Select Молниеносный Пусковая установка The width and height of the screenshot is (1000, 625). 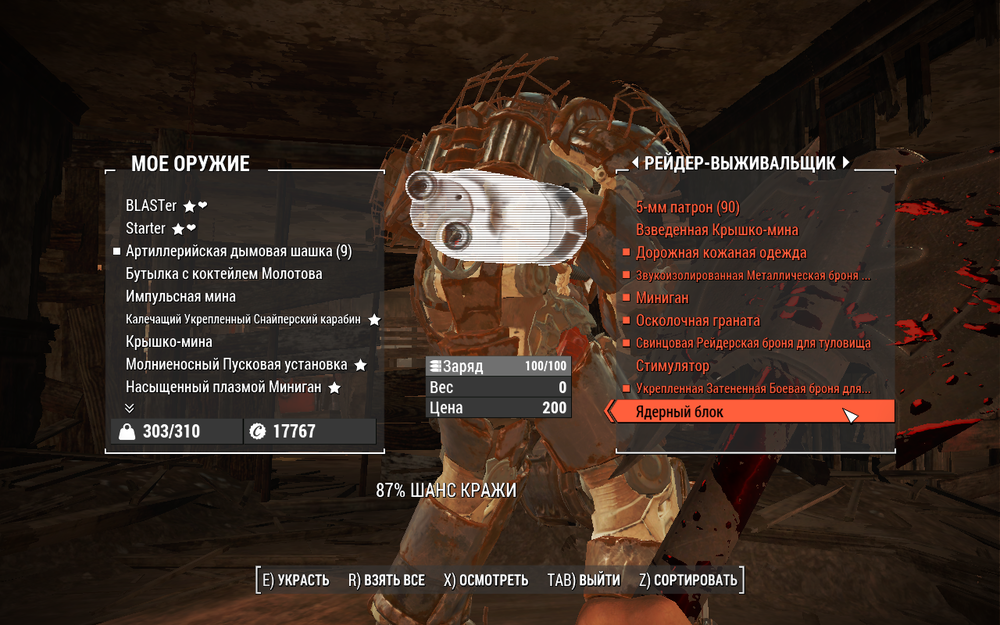236,365
